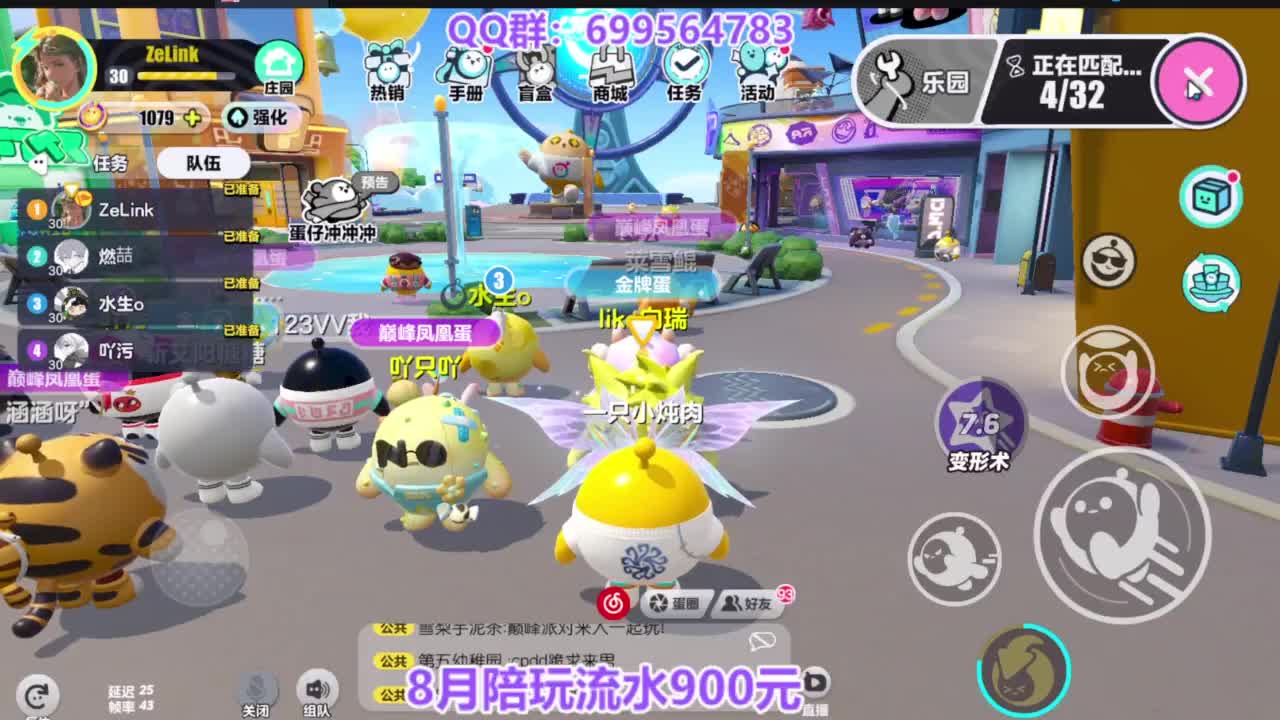The height and width of the screenshot is (720, 1280).
Task: Open the gift box icon with red dot
Action: pyautogui.click(x=1208, y=198)
